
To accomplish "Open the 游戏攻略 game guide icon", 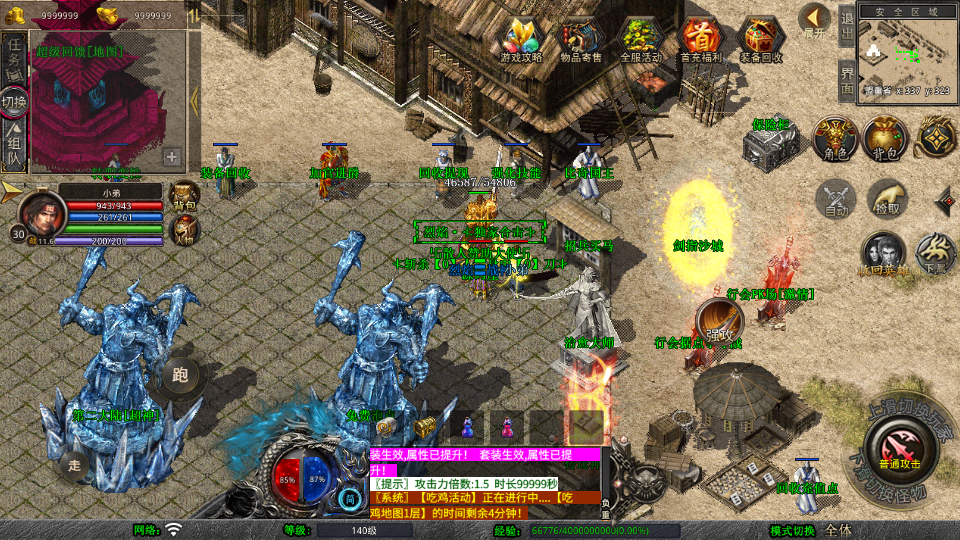I will [522, 40].
